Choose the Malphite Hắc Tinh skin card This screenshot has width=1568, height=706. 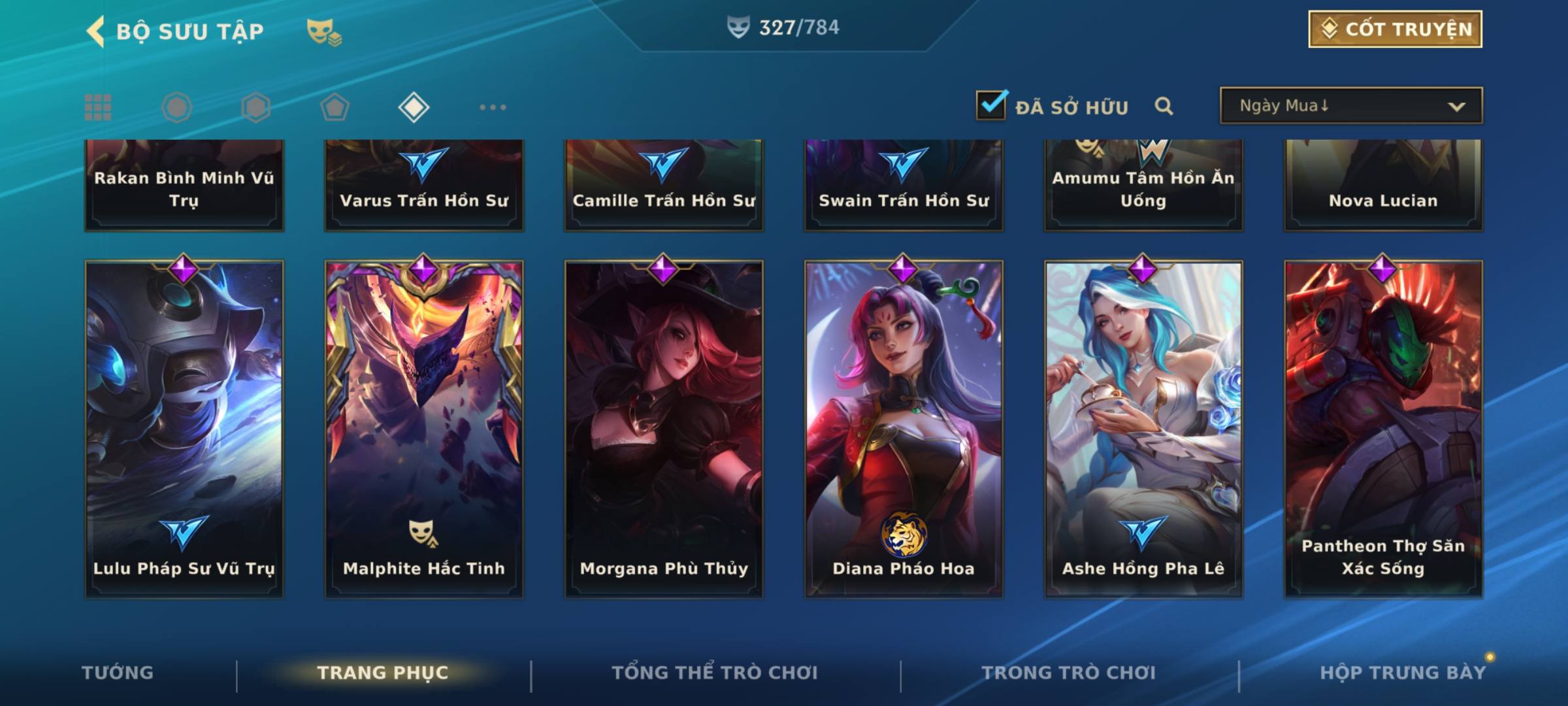pos(424,429)
